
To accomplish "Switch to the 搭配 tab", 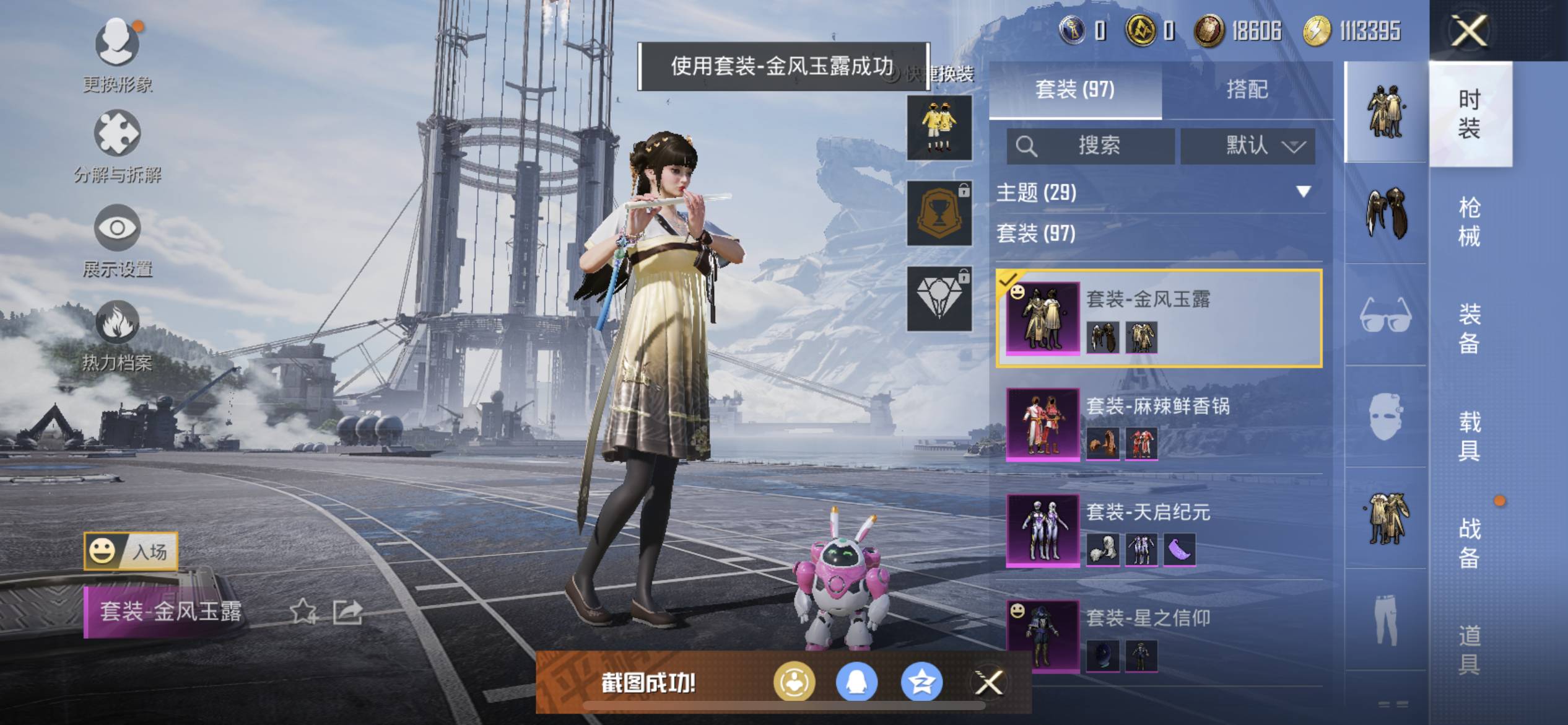I will coord(1247,90).
